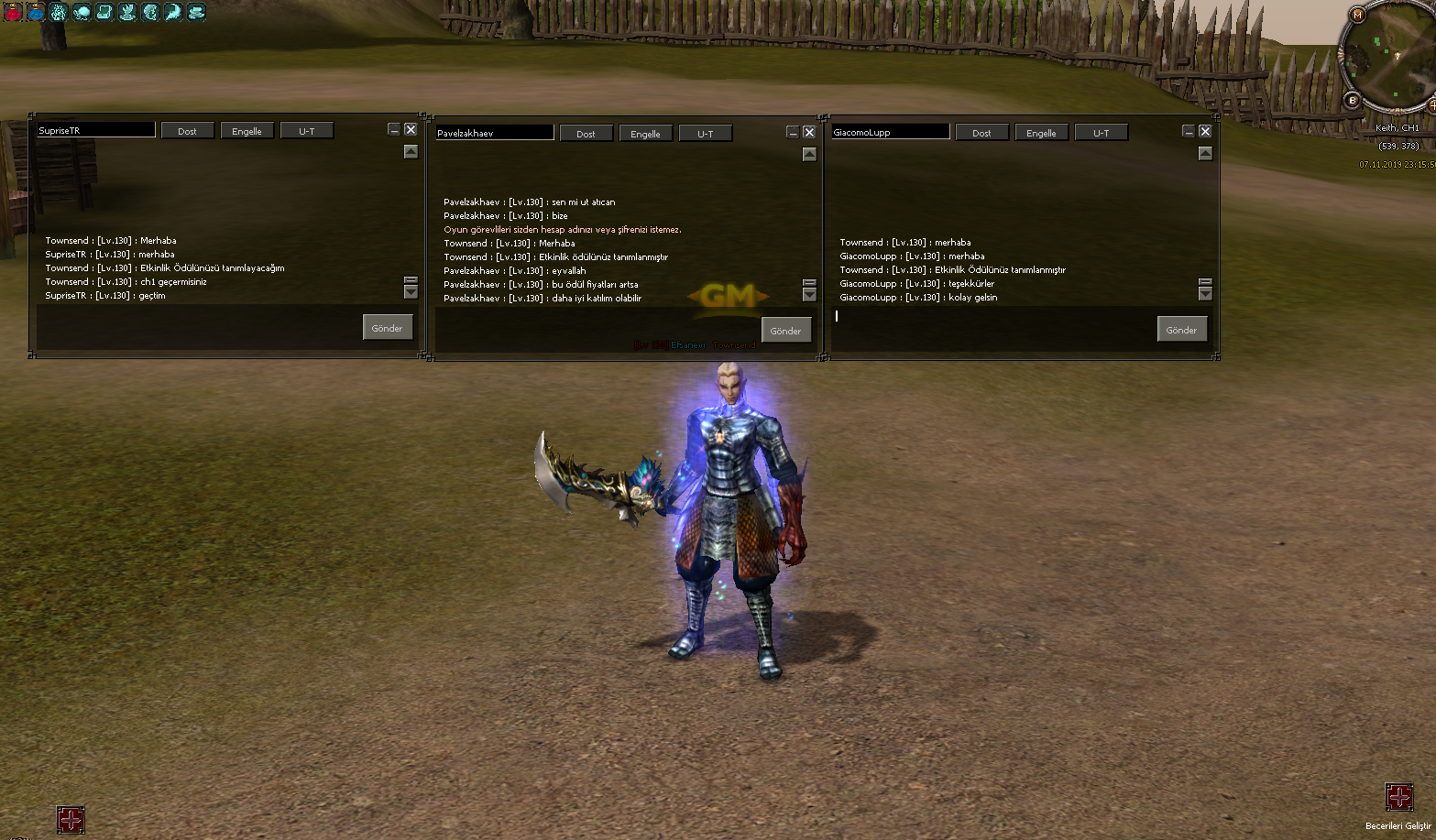Block Pavelzakhaev using the Engelle button
The width and height of the screenshot is (1436, 840).
pos(645,134)
